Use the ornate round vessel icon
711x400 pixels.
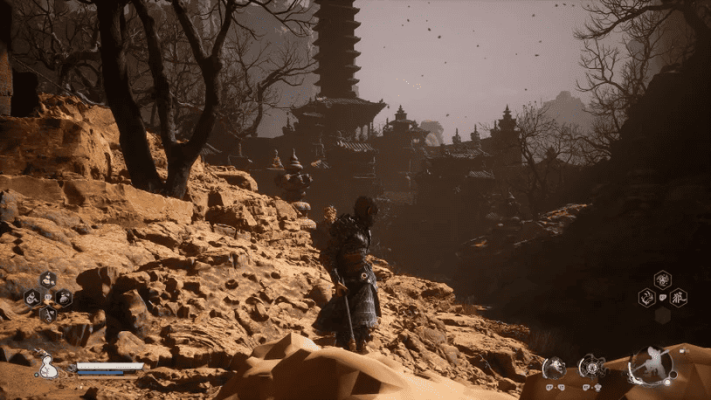(592, 367)
